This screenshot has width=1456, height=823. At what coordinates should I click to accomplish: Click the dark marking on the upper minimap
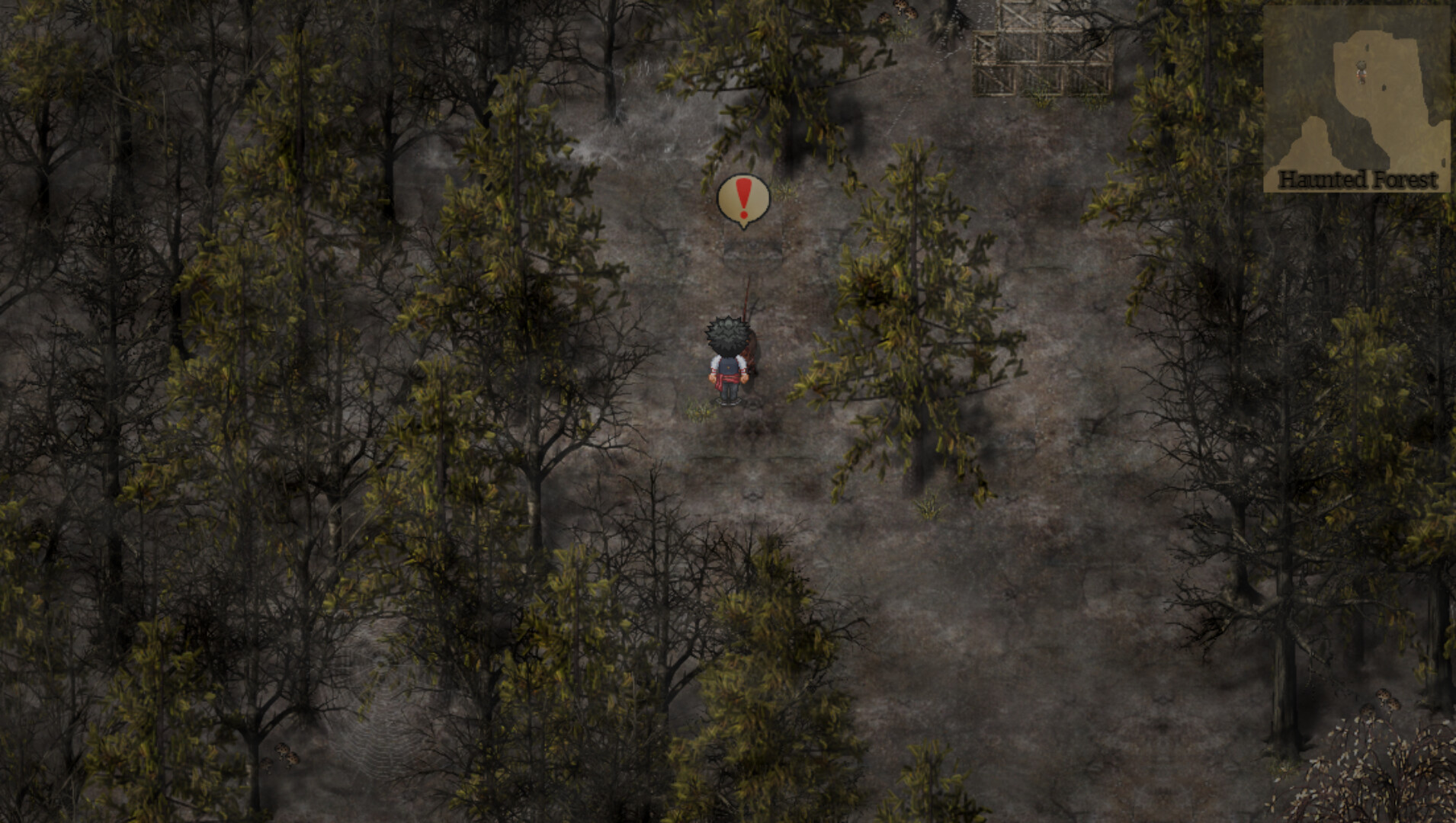(1367, 47)
